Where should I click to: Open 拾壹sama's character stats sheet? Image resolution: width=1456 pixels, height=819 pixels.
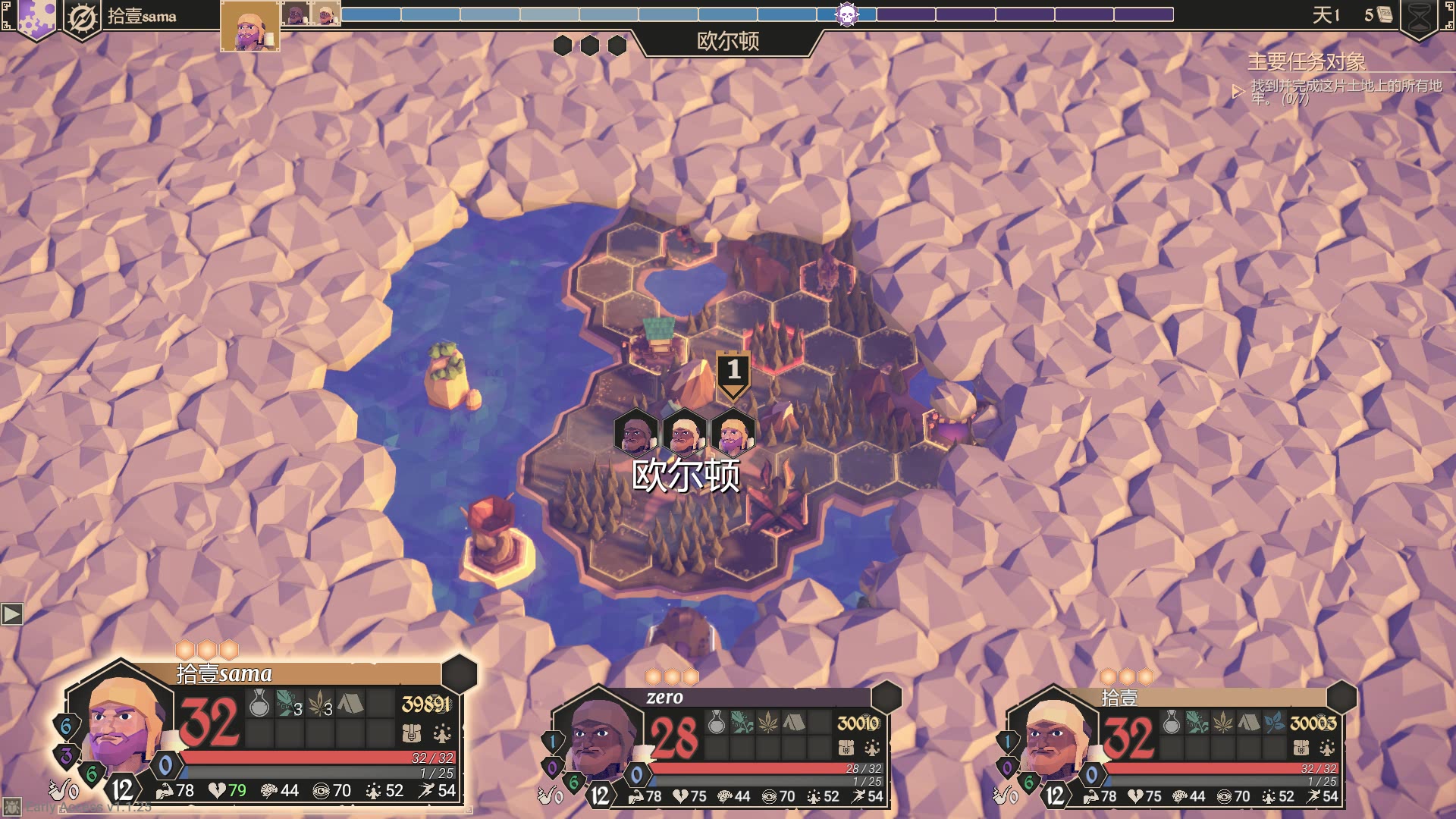click(442, 733)
